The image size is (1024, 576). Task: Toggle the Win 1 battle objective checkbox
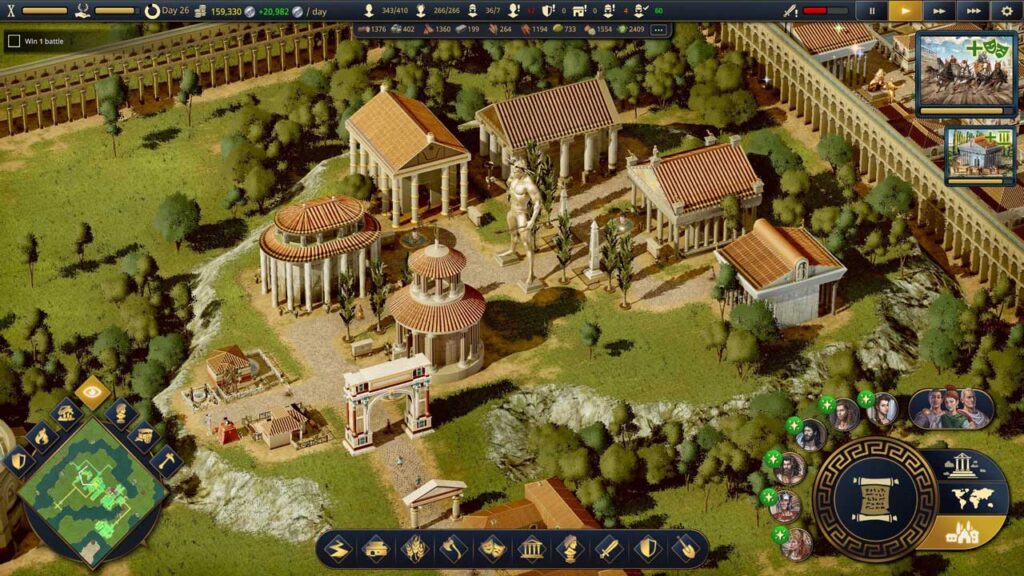[14, 41]
